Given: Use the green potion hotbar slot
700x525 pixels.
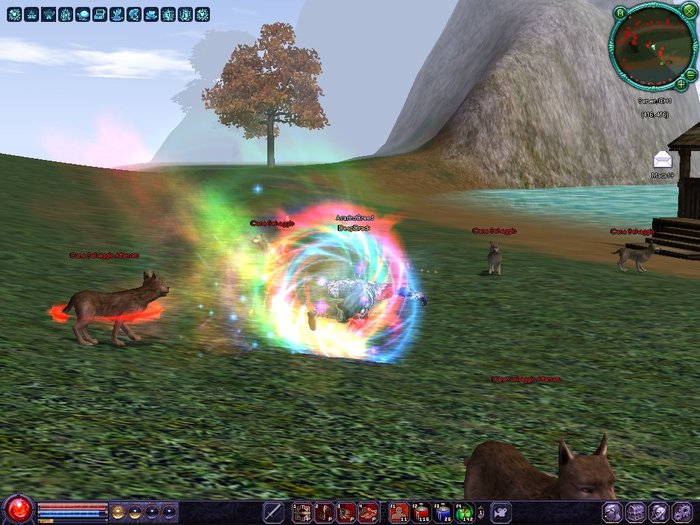Looking at the screenshot, I should tap(465, 512).
